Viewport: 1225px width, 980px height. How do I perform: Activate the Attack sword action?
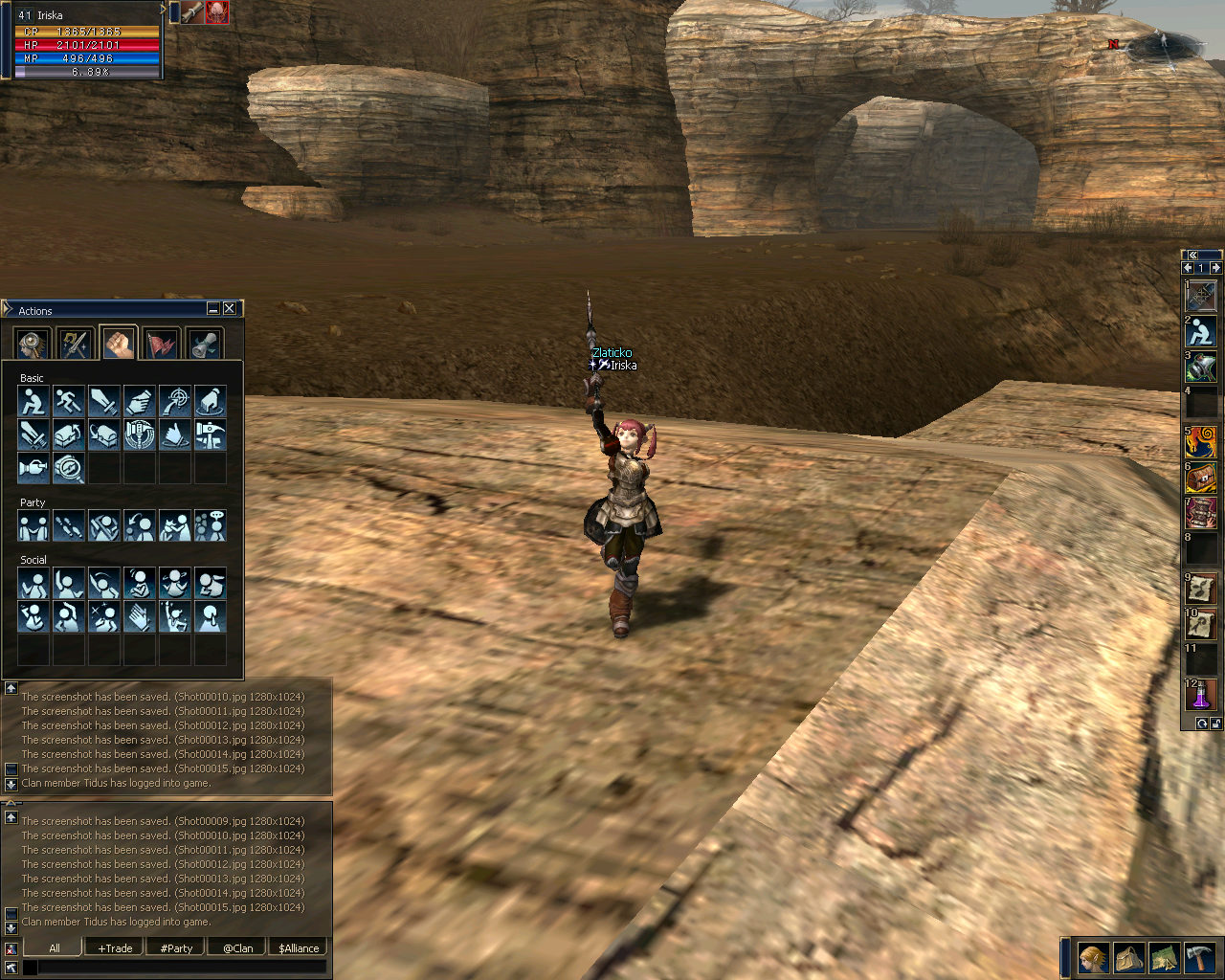(x=103, y=400)
